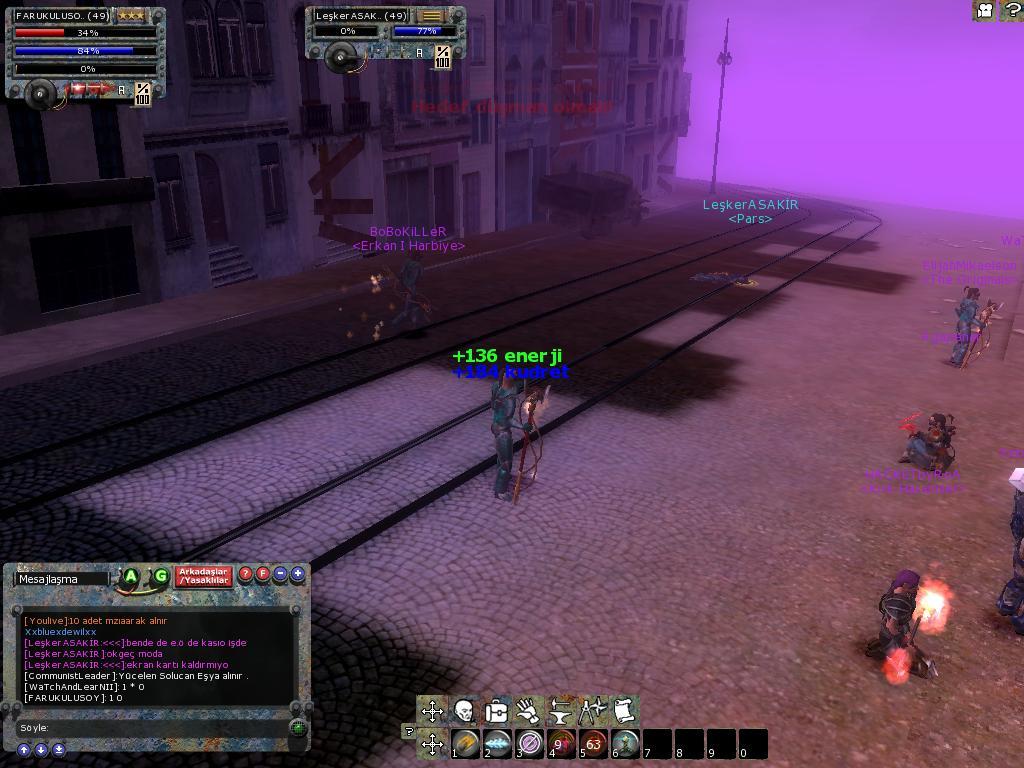Click the green A chat channel button
The image size is (1024, 768).
pos(131,577)
